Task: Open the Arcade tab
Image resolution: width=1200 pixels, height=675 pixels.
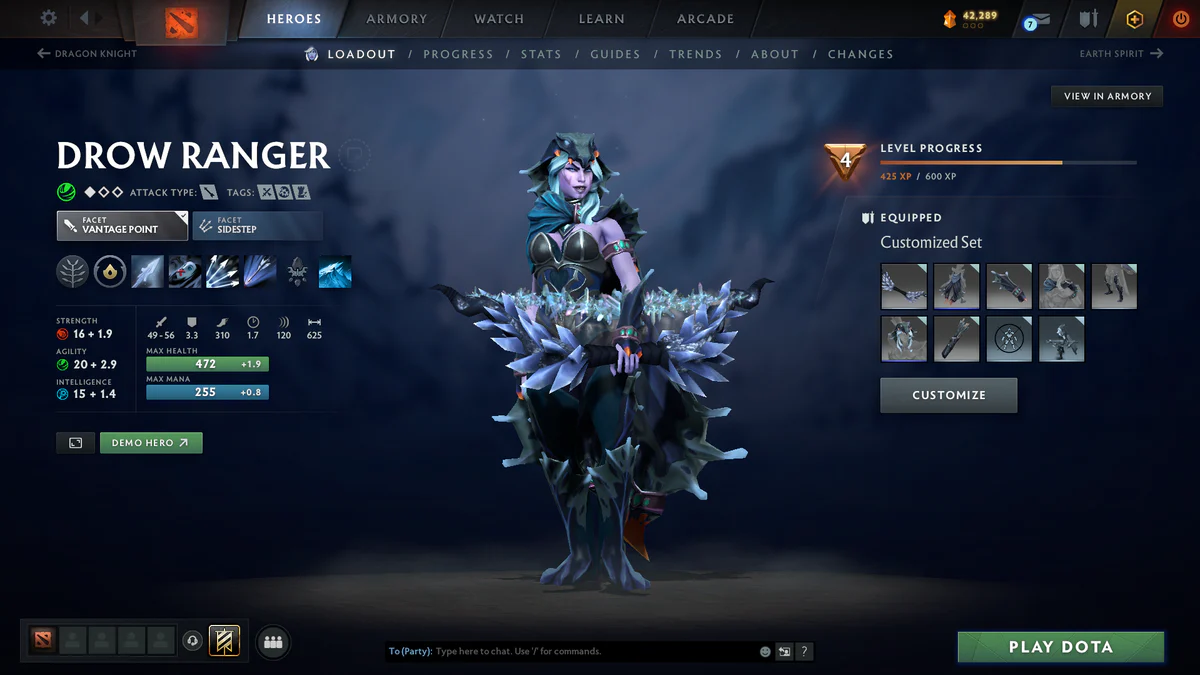Action: [x=705, y=19]
